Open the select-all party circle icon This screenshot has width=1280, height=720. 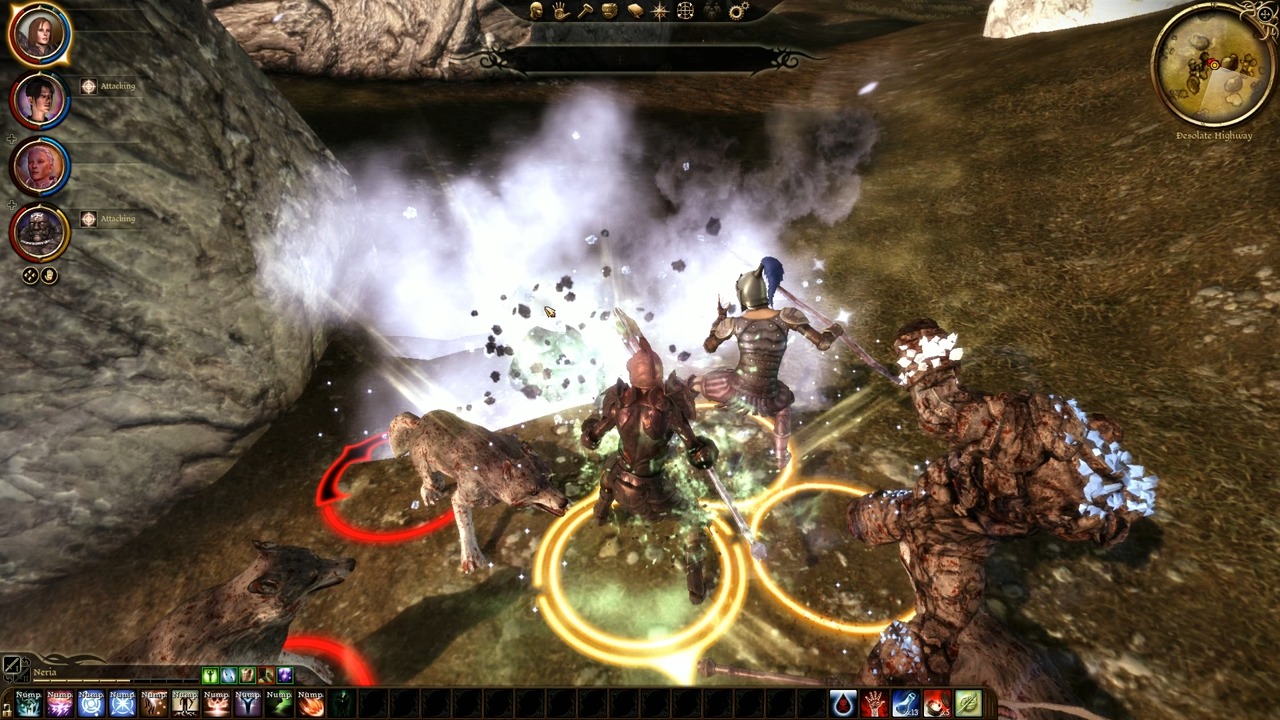[x=28, y=275]
